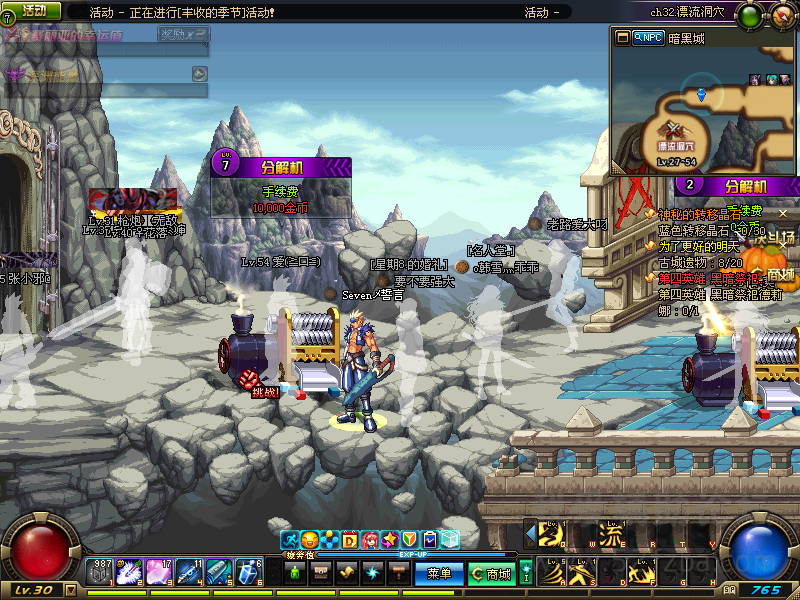
Task: Open the 神秘的转移晶石 quest tracker entry
Action: 699,214
